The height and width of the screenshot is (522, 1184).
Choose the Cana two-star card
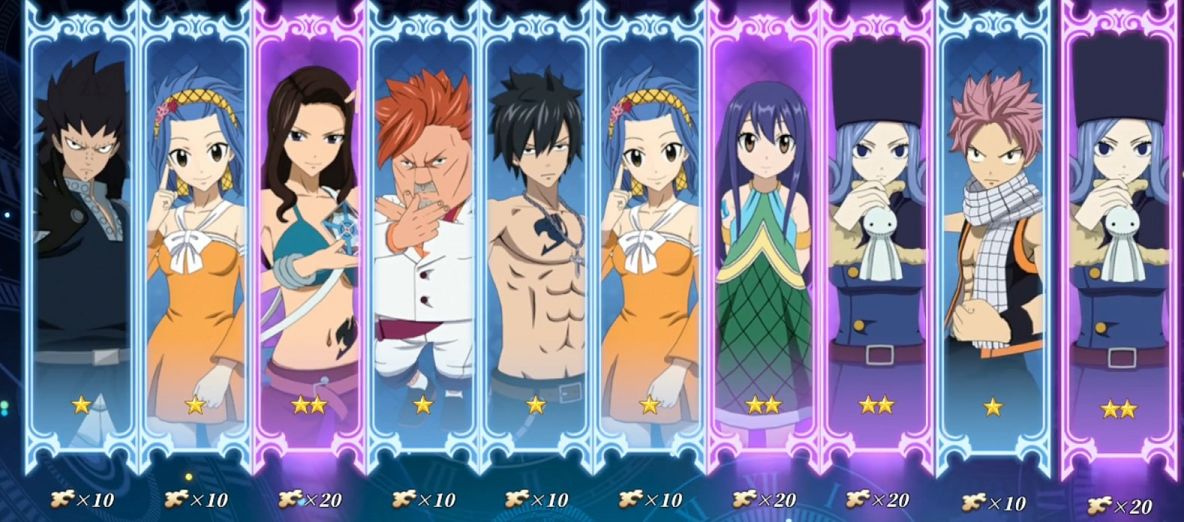[x=309, y=240]
